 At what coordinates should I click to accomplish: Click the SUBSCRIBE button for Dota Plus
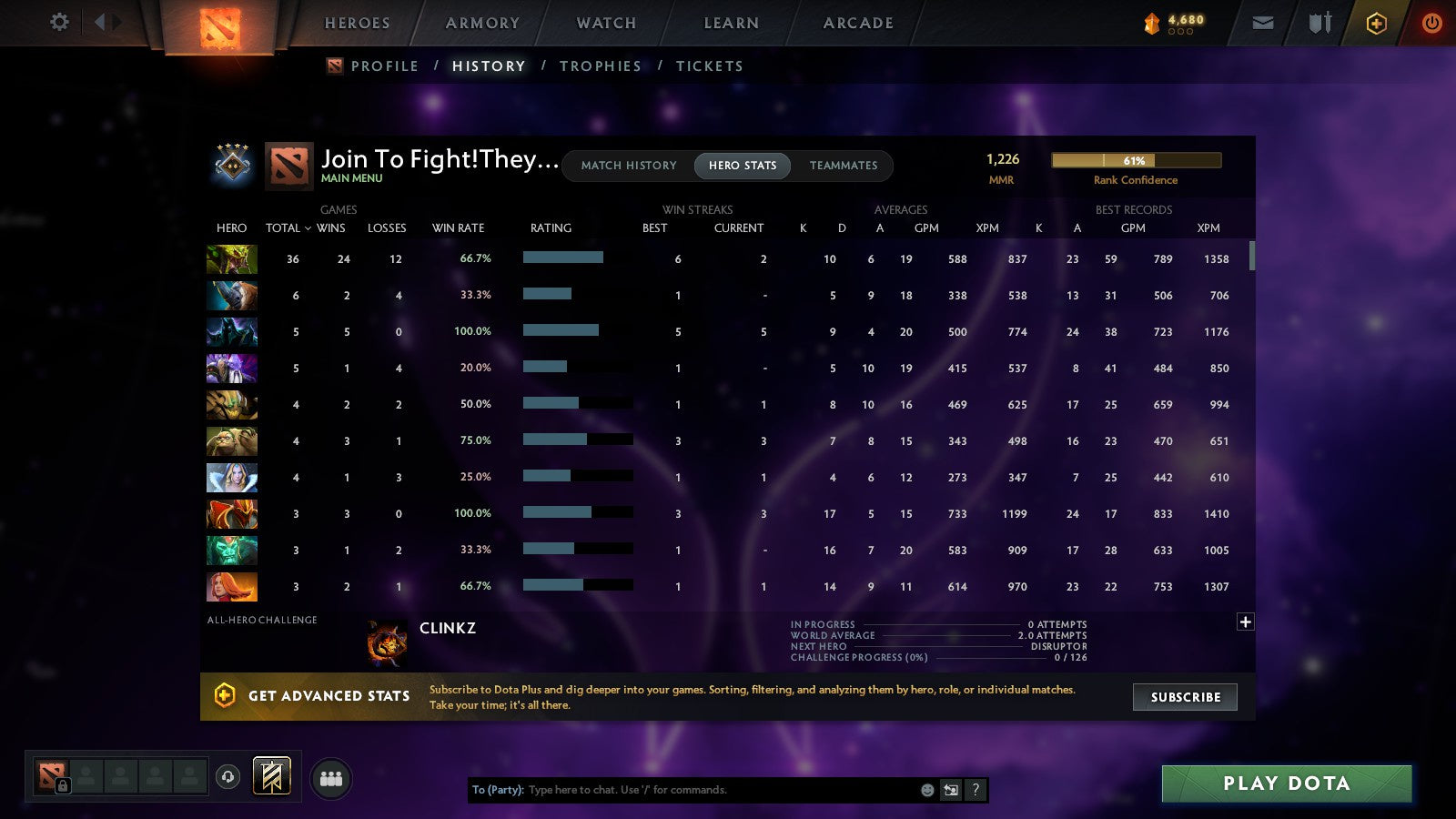[1185, 697]
